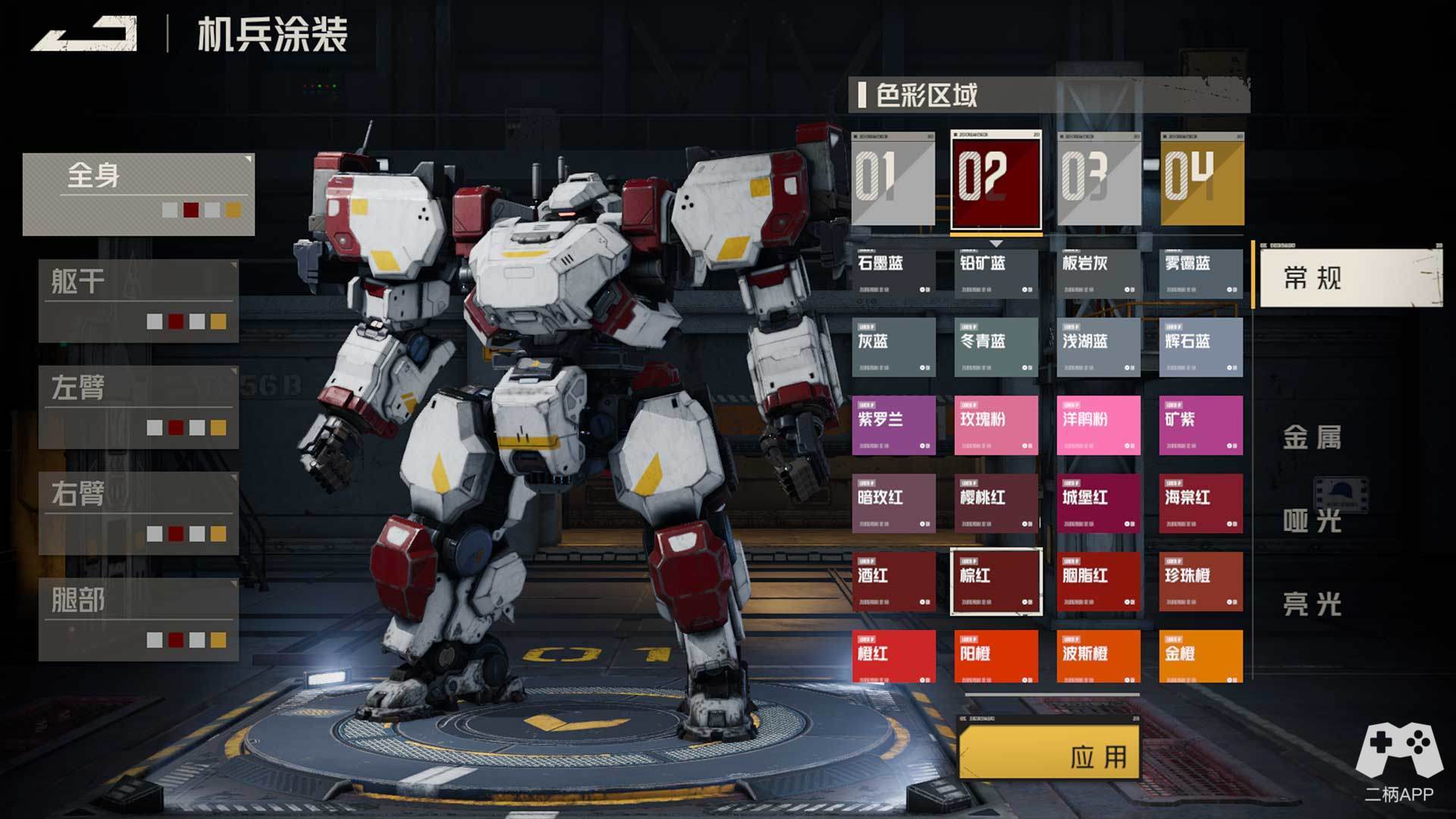The image size is (1456, 819).
Task: Select the 右臂 right arm section
Action: pos(139,513)
